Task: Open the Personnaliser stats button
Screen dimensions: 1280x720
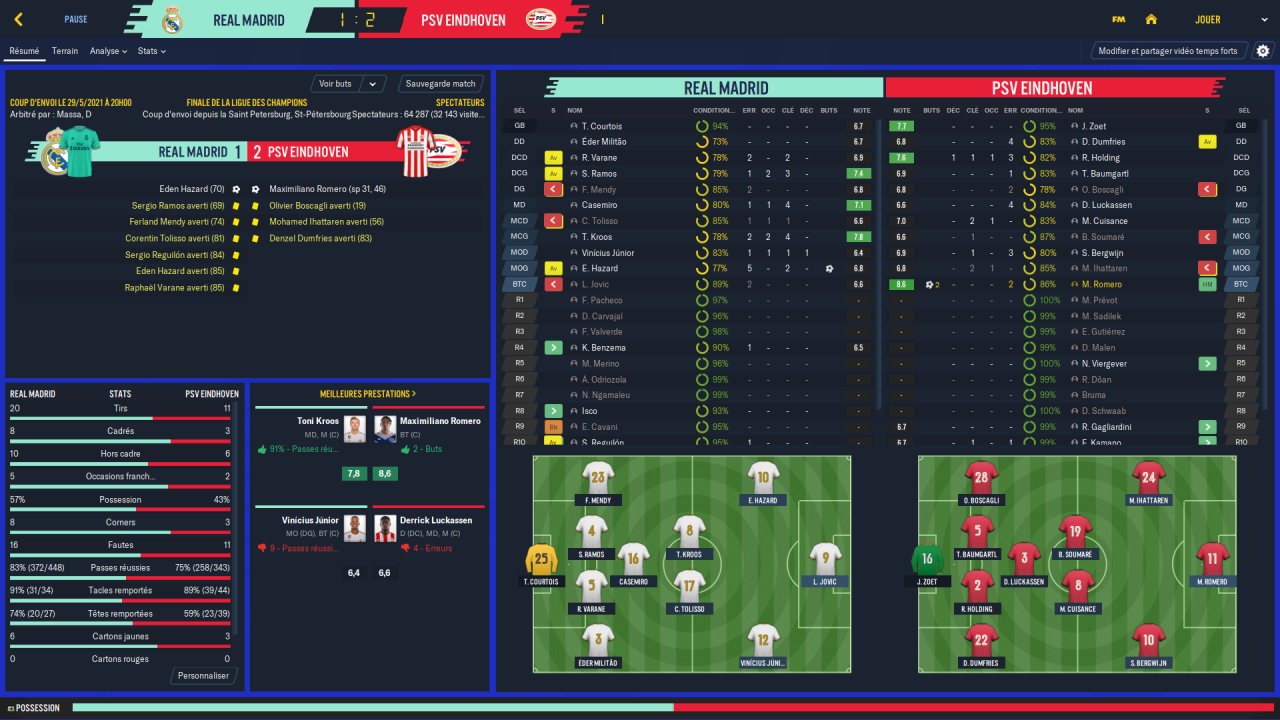Action: [x=204, y=676]
